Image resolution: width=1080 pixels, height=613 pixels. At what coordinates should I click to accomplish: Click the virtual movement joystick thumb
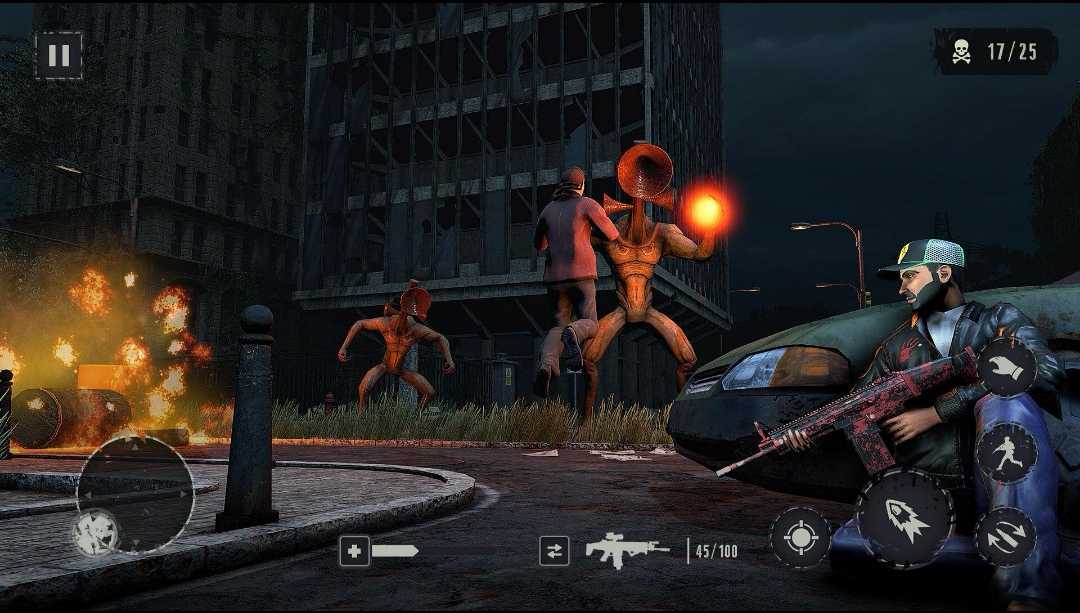point(97,532)
